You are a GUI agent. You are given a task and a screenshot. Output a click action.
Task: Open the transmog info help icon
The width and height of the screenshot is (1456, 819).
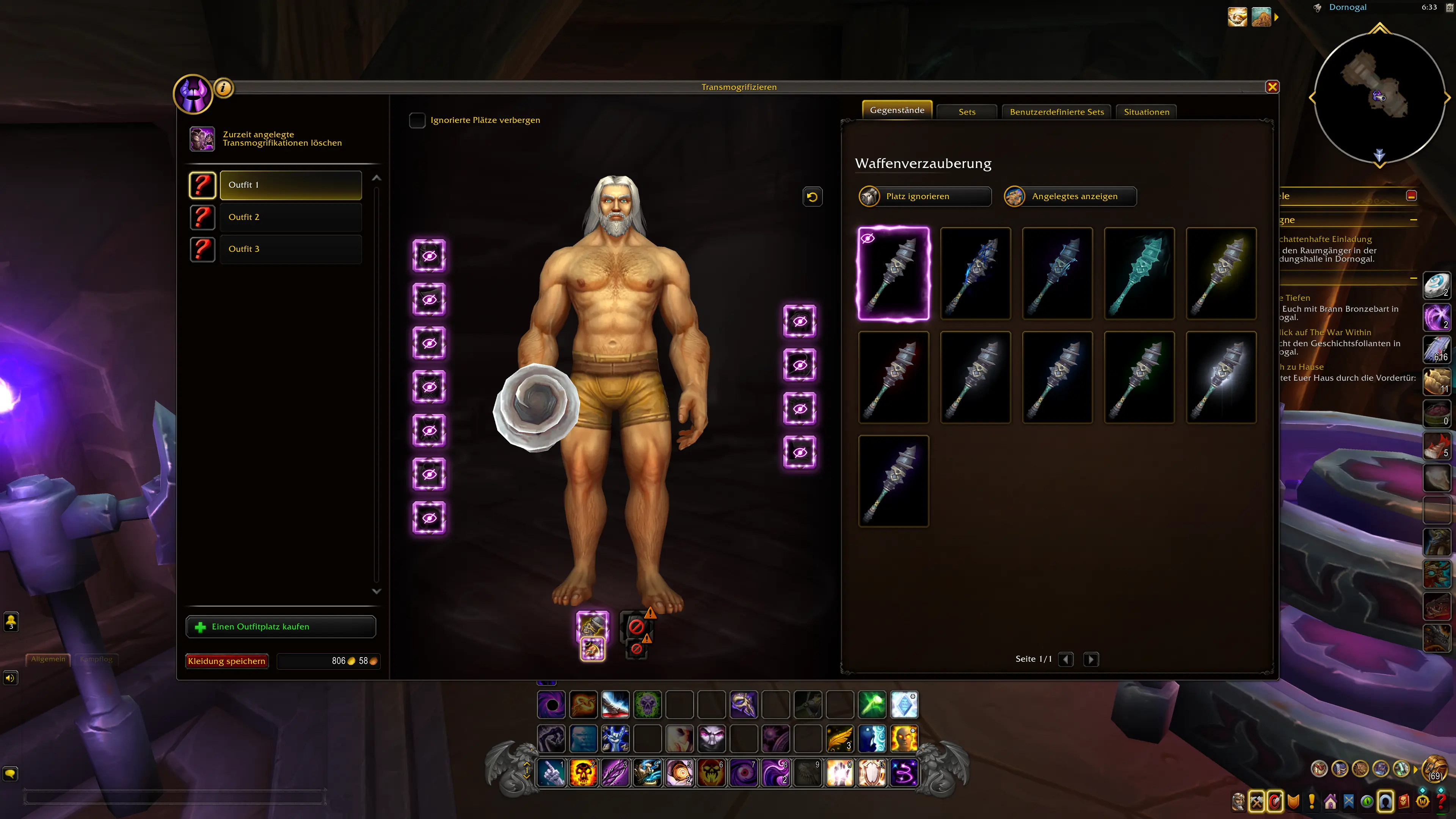pos(224,88)
